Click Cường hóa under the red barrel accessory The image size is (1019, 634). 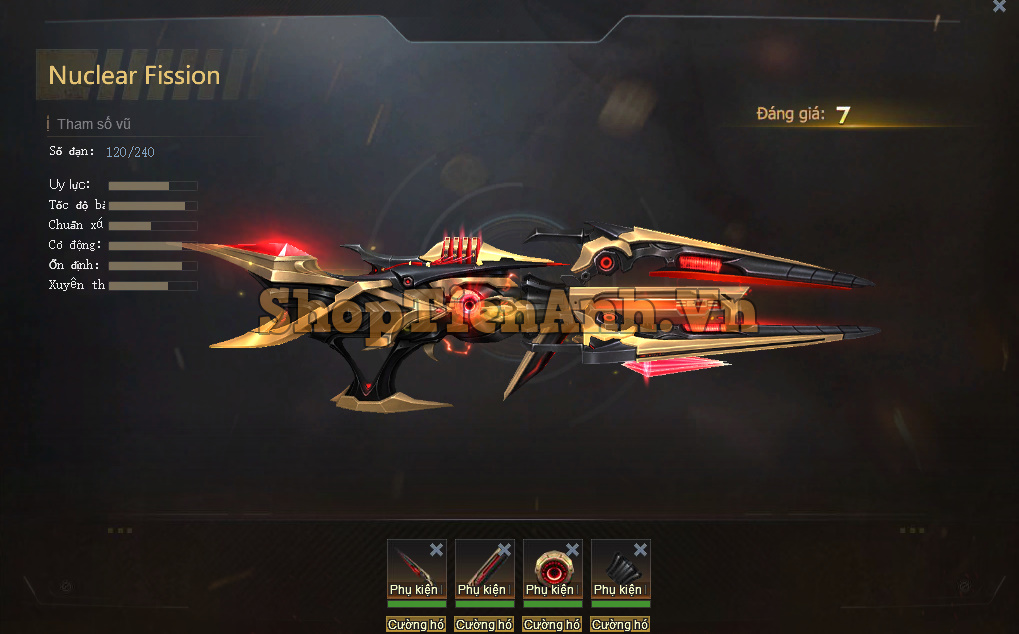484,625
